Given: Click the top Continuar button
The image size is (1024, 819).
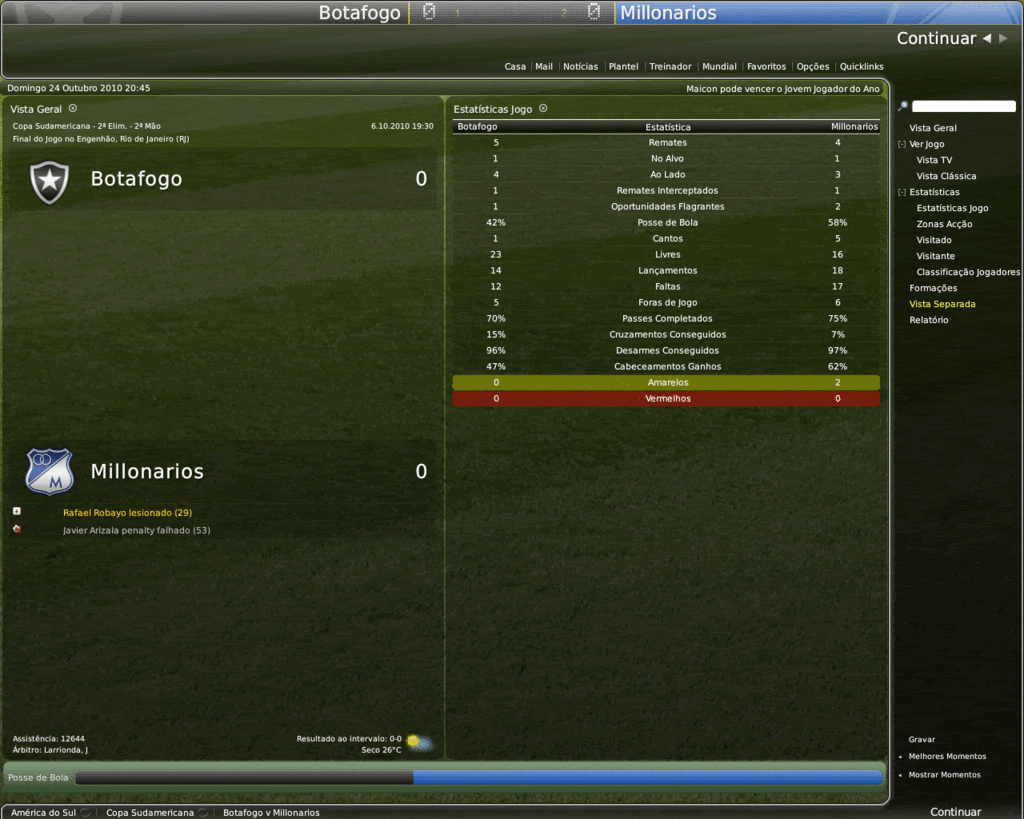Looking at the screenshot, I should 936,39.
